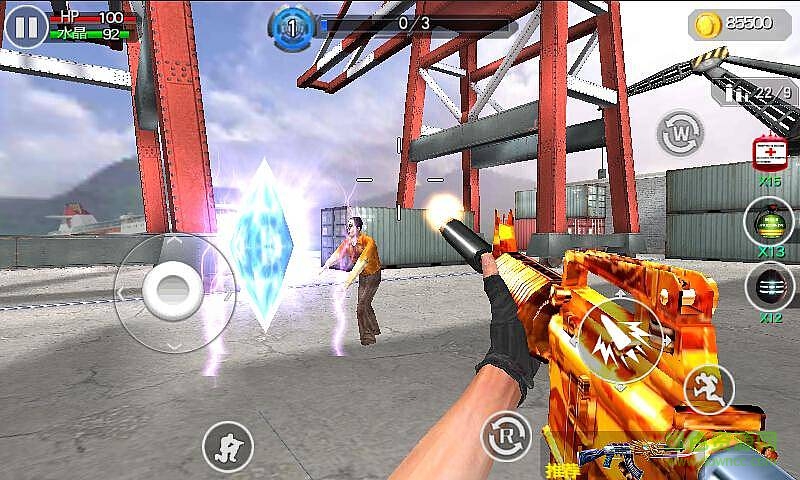Tap the virtual movement joystick
This screenshot has width=800, height=480.
(174, 290)
